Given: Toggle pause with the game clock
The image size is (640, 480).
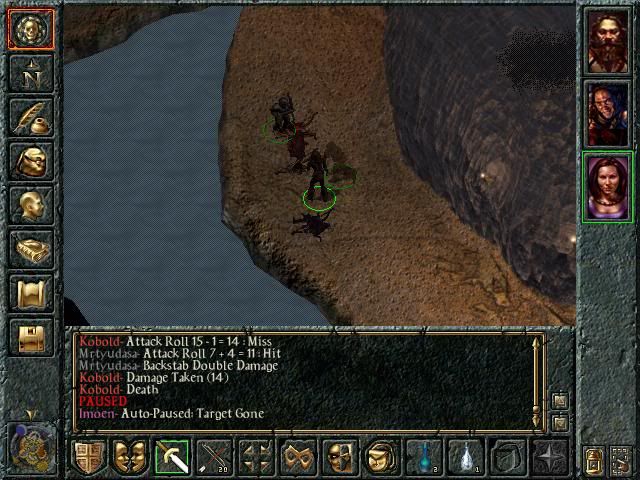Looking at the screenshot, I should pyautogui.click(x=30, y=445).
